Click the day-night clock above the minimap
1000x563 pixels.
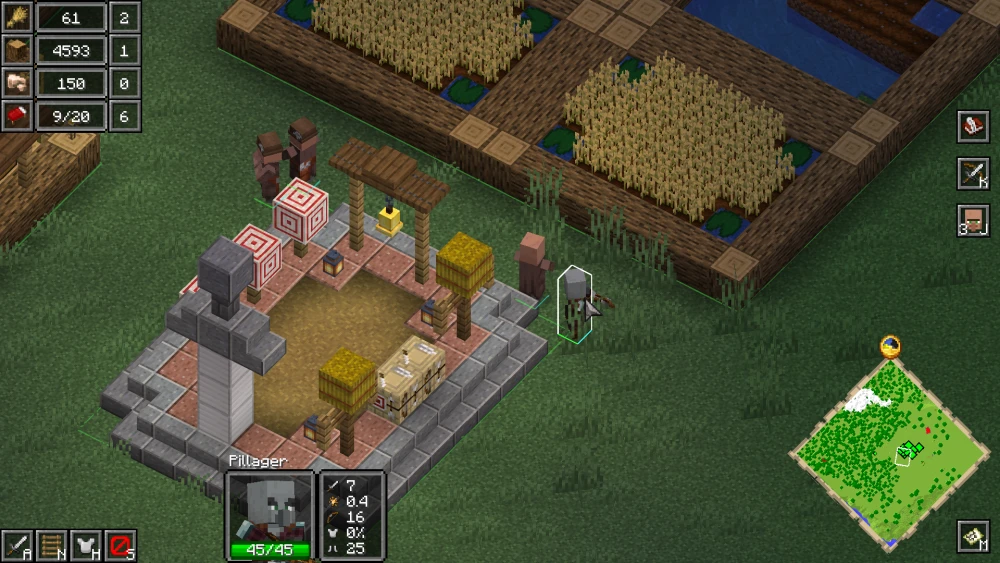click(890, 347)
